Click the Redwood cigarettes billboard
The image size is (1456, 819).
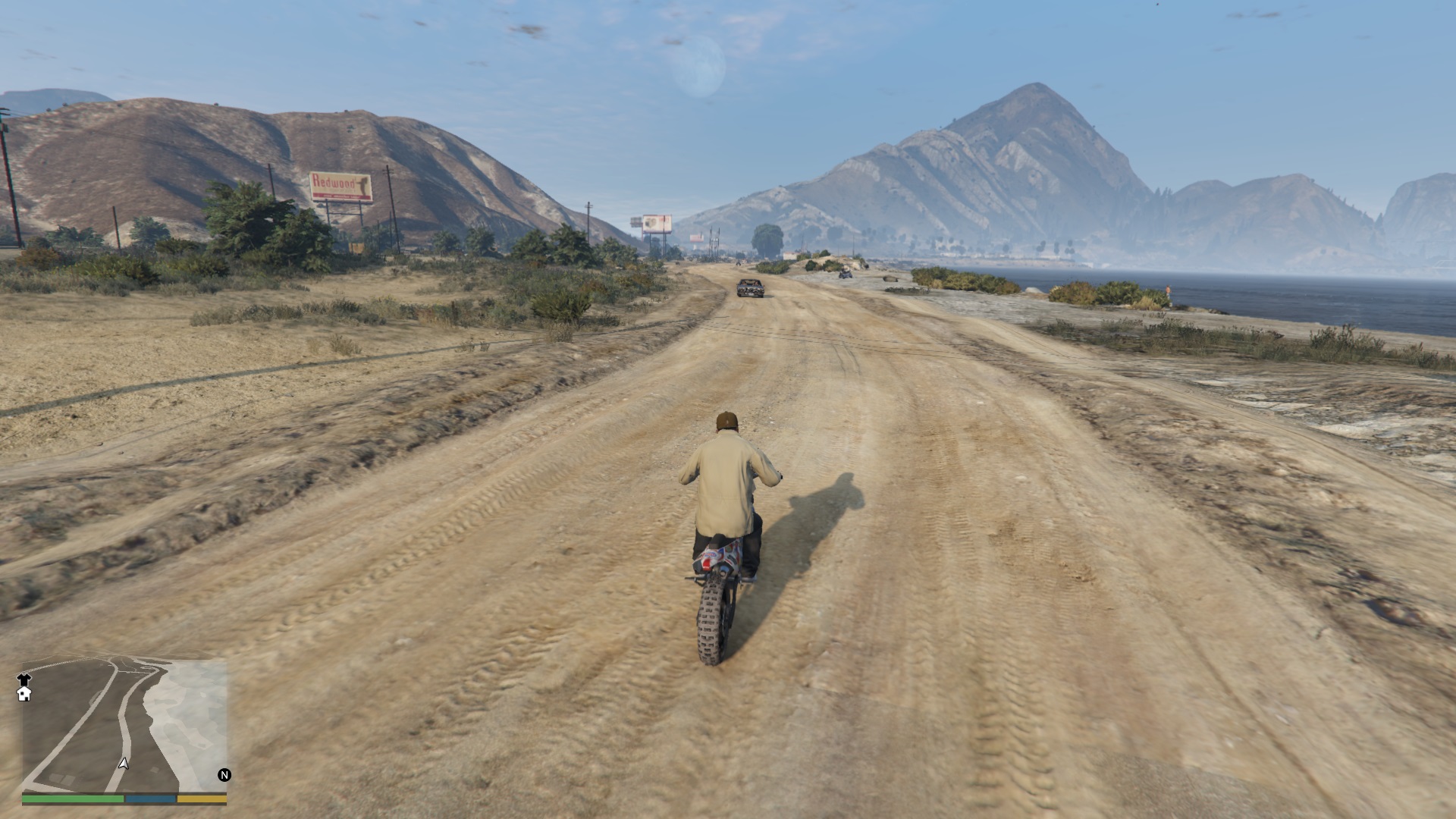click(x=340, y=184)
